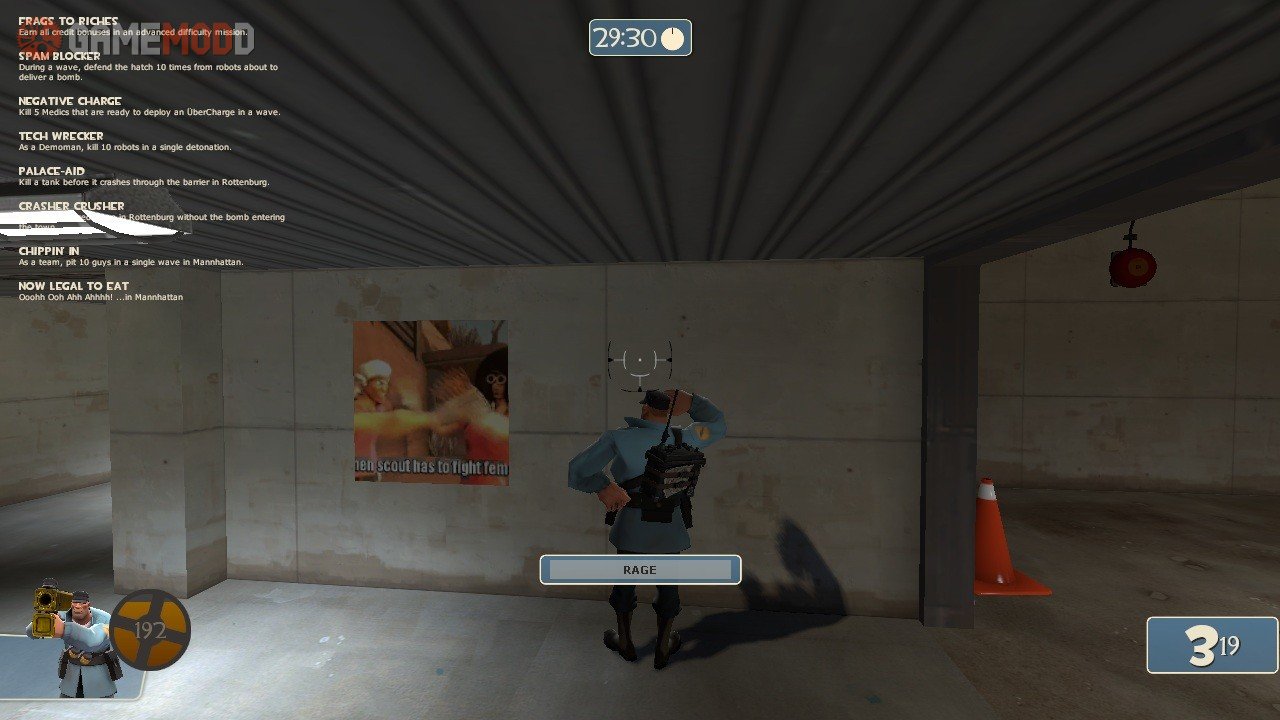Select the Now Legal to Eat achievement
Image resolution: width=1280 pixels, height=720 pixels.
[74, 286]
